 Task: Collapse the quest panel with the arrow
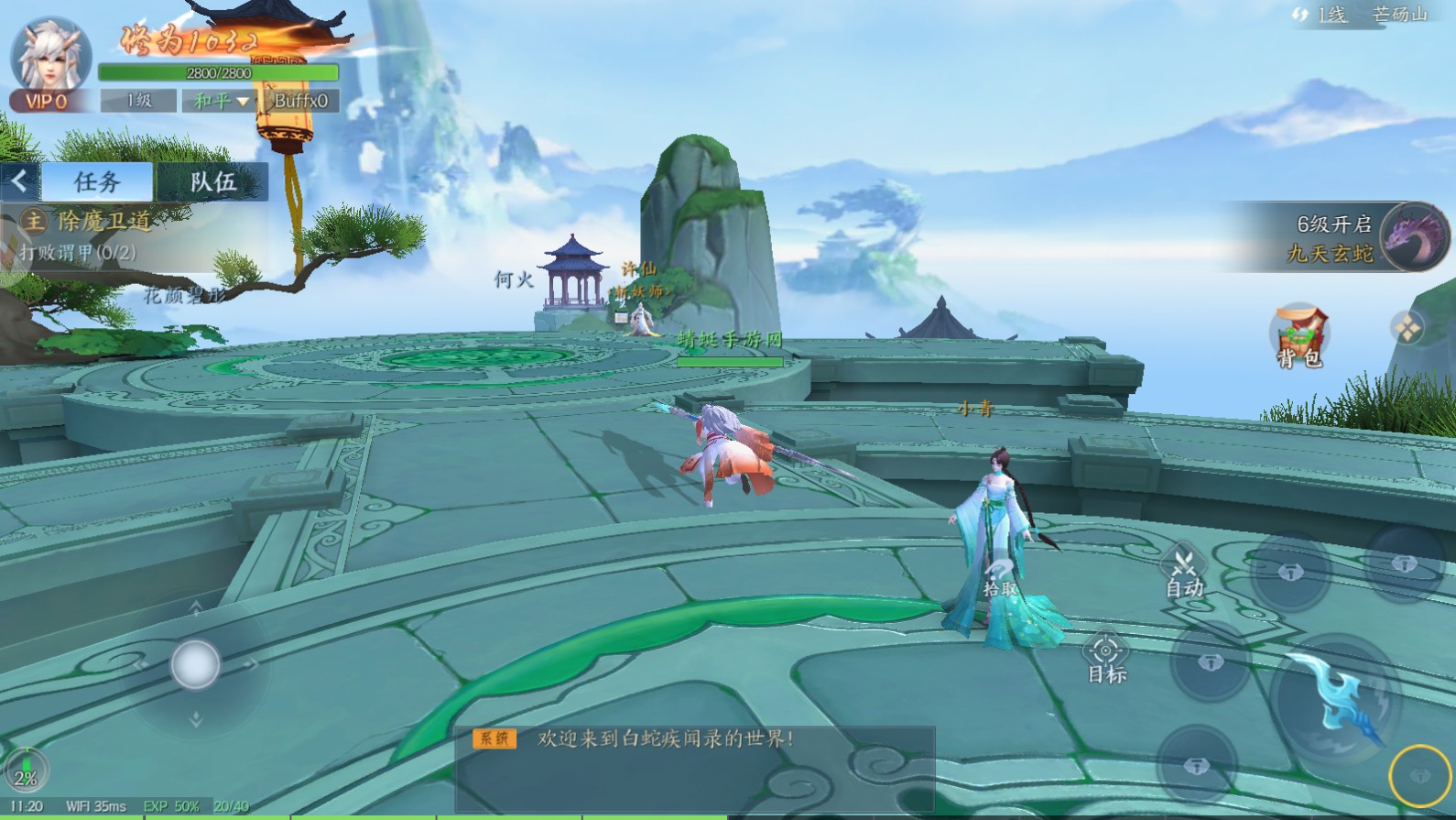(19, 181)
